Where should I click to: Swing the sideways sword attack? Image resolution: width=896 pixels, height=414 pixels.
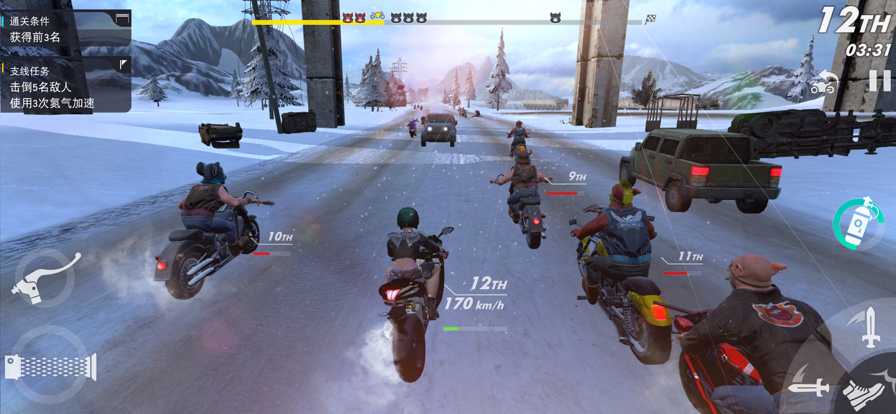point(807,386)
